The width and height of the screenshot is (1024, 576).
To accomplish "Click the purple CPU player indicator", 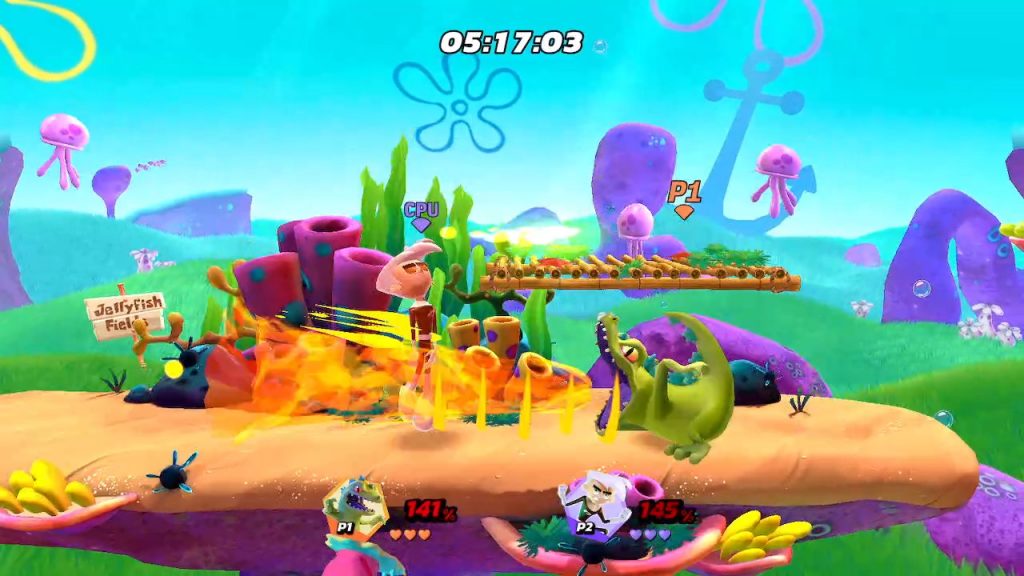I will click(x=421, y=215).
